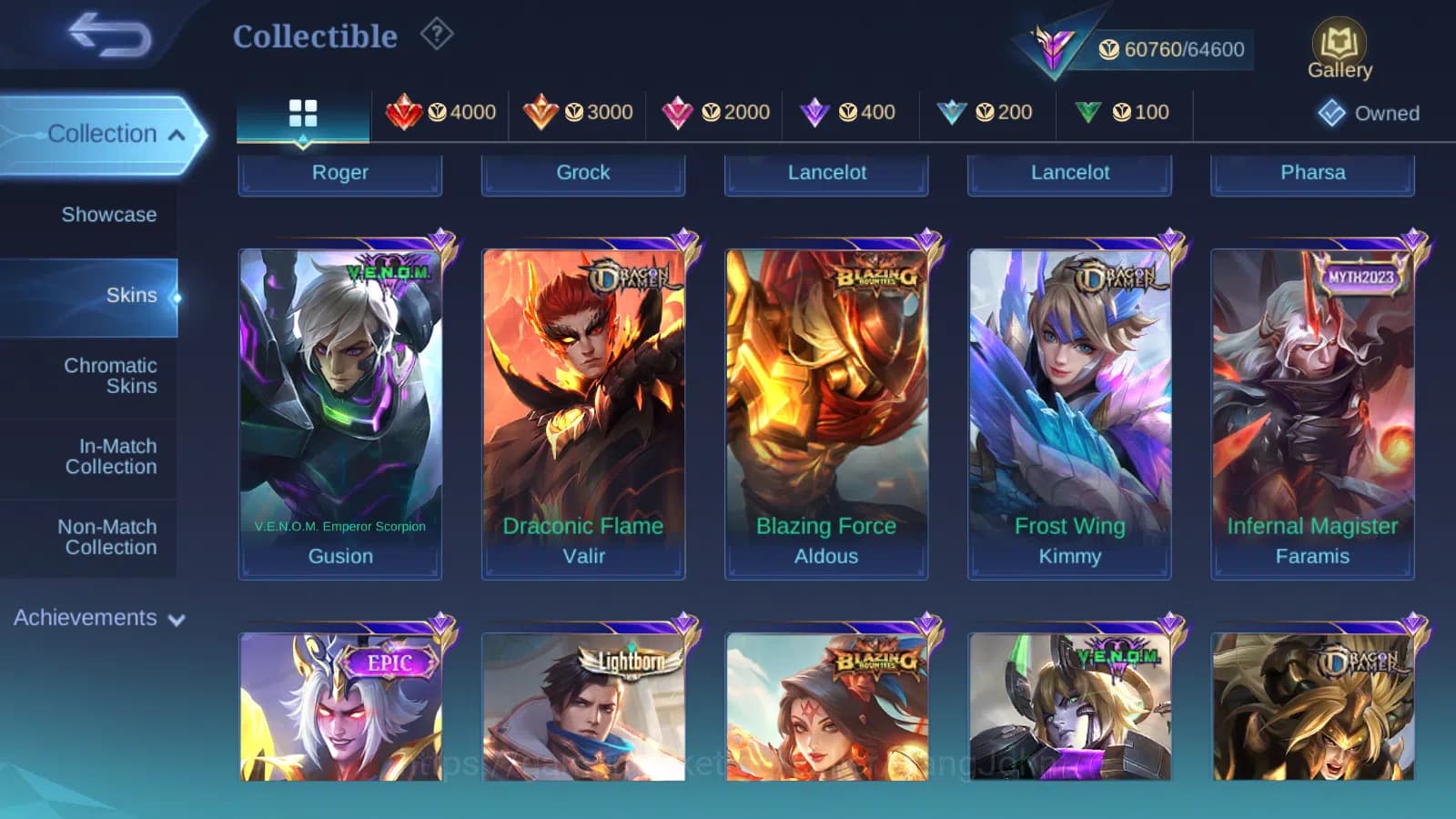Open the Showcase section
Viewport: 1456px width, 819px height.
pos(109,215)
